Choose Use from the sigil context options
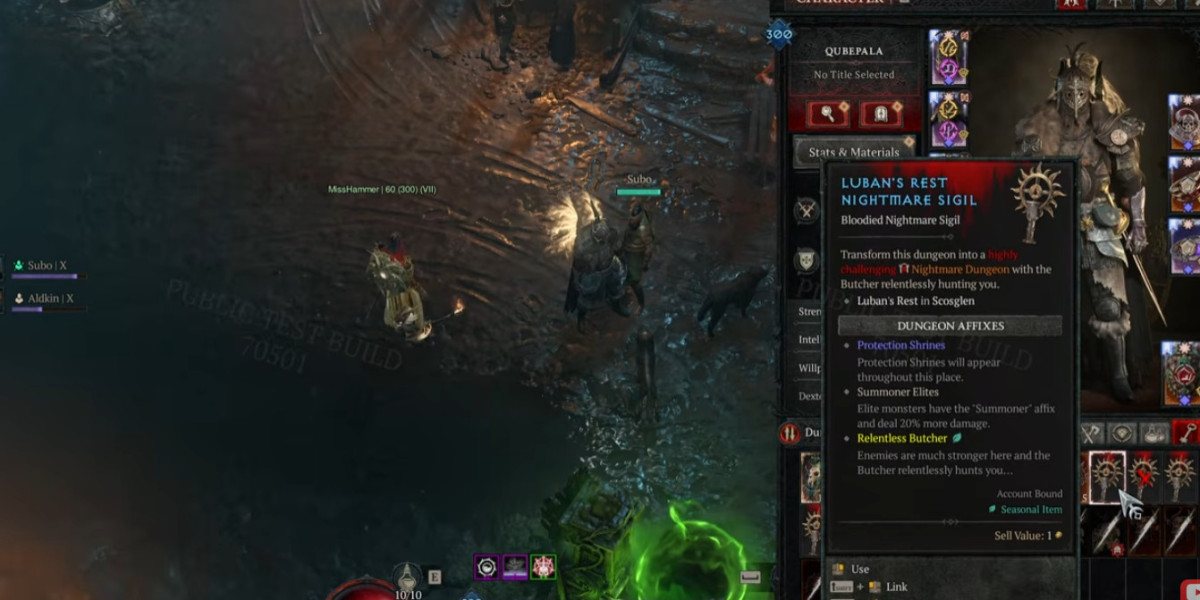The image size is (1200, 600). click(x=860, y=569)
